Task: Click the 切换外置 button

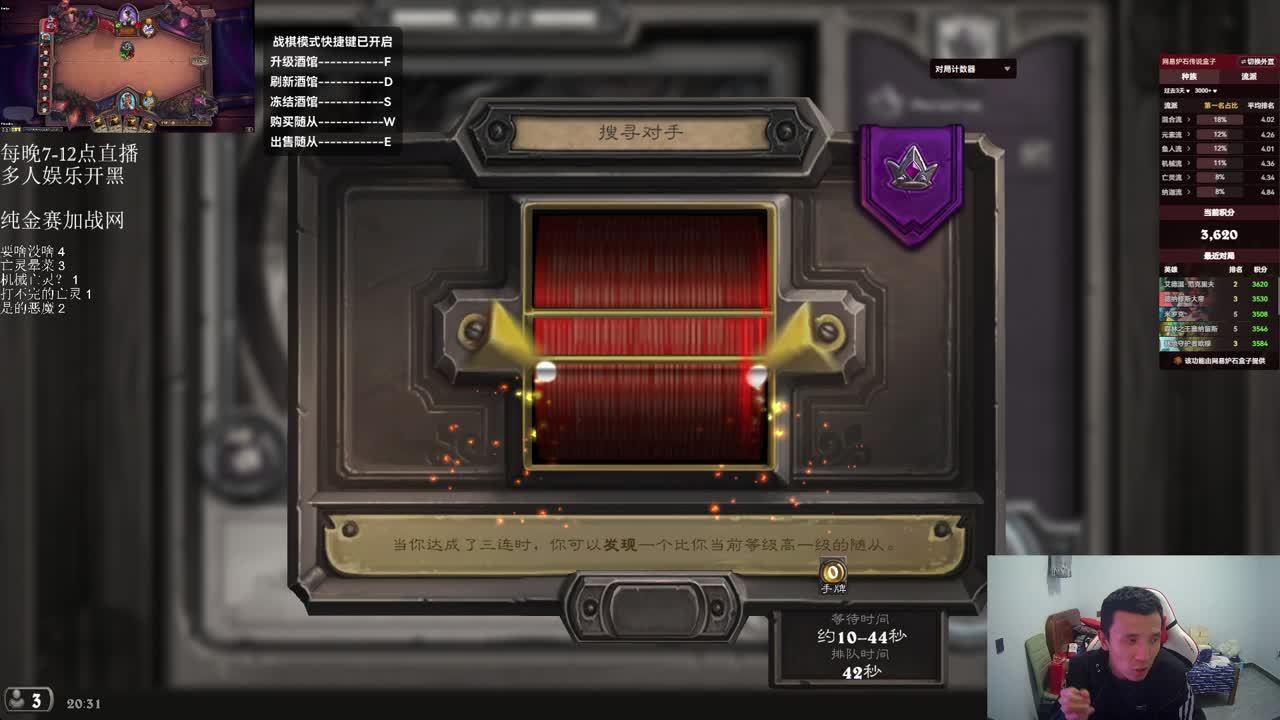Action: [x=1257, y=62]
